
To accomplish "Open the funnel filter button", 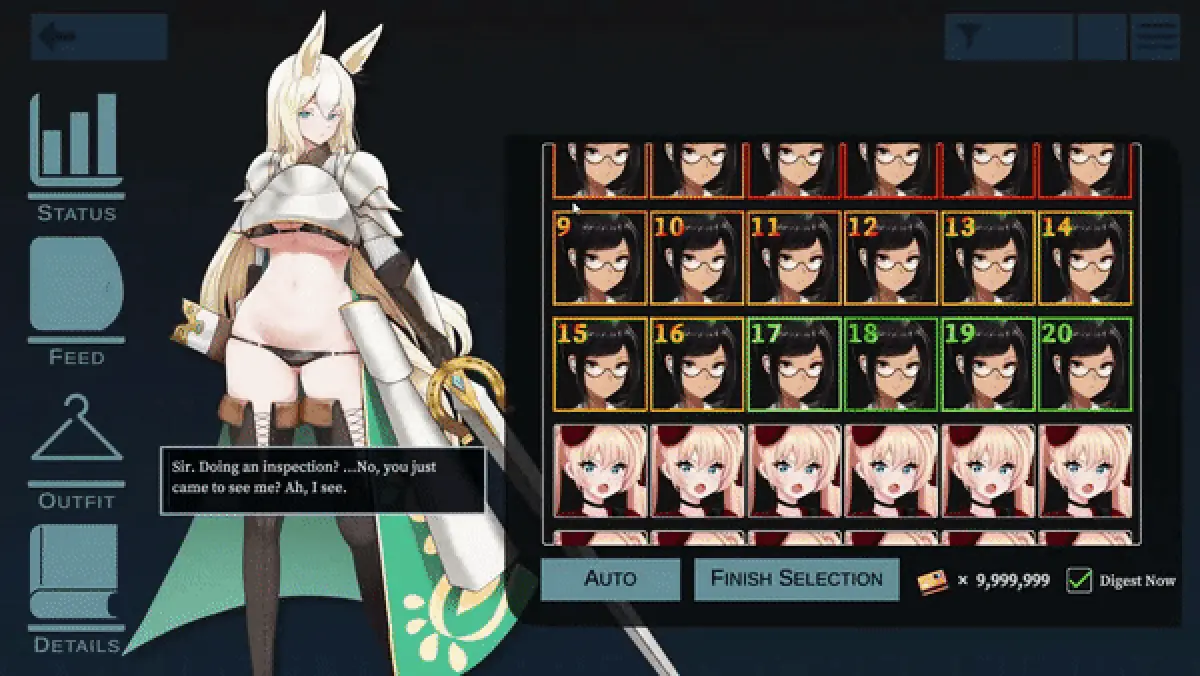I will (x=1008, y=37).
